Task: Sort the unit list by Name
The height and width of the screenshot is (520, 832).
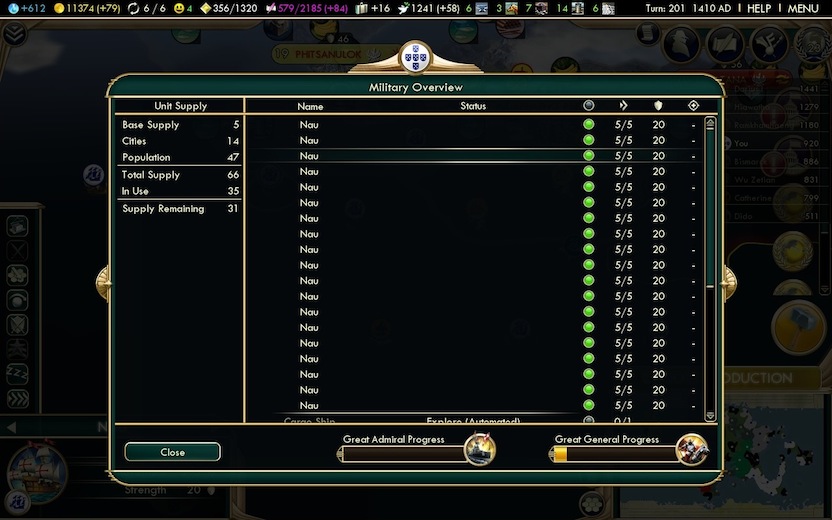Action: (x=310, y=106)
